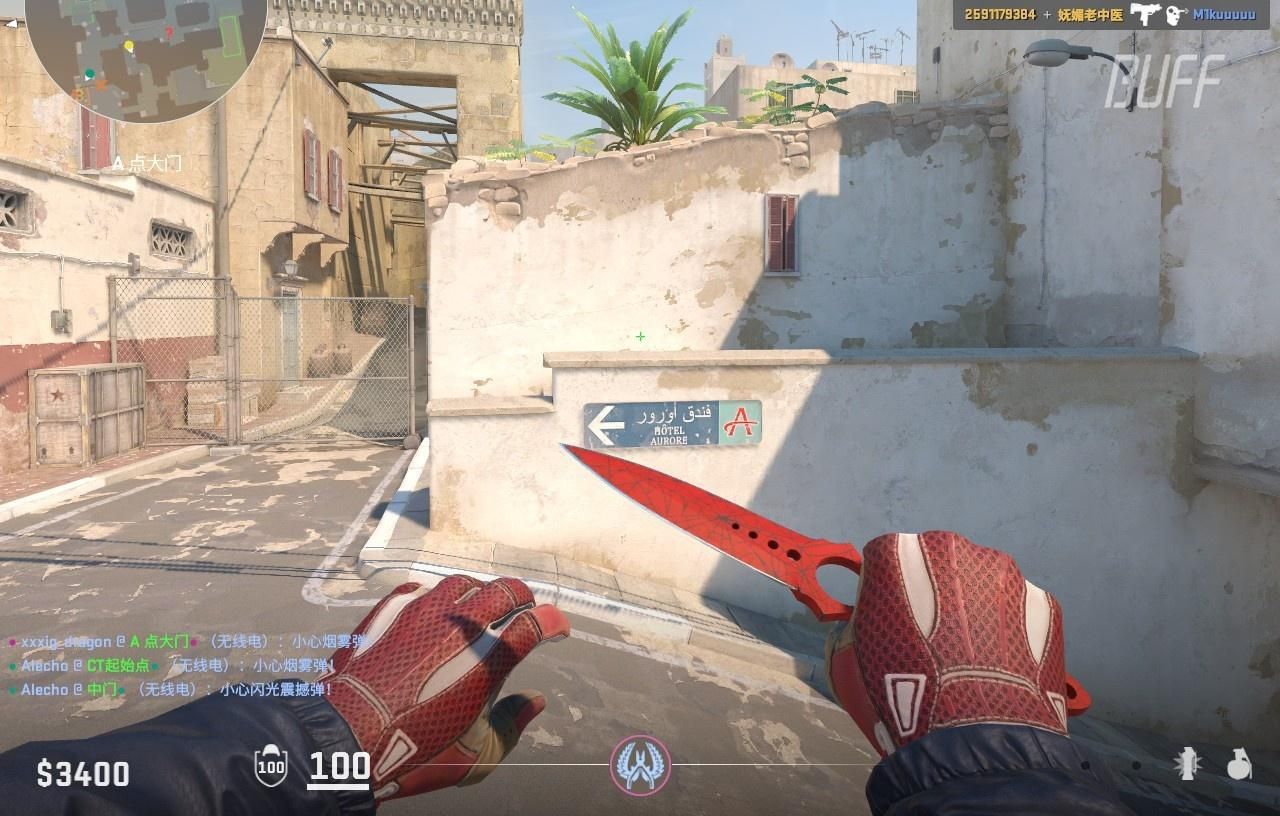Select the HE grenade icon
Screen dimensions: 1280x816
[x=1240, y=766]
